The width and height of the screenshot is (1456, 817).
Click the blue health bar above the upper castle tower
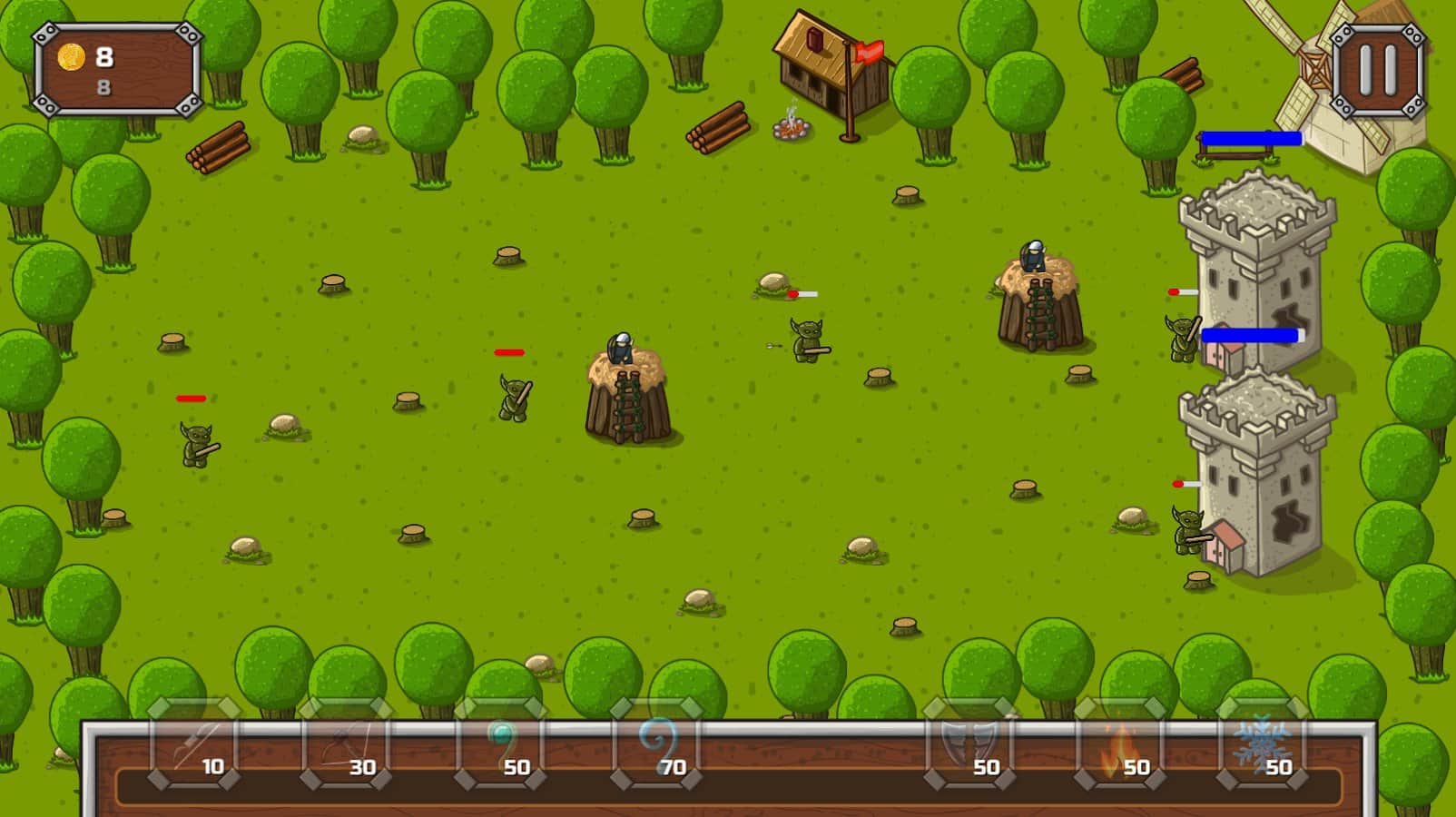[1249, 139]
